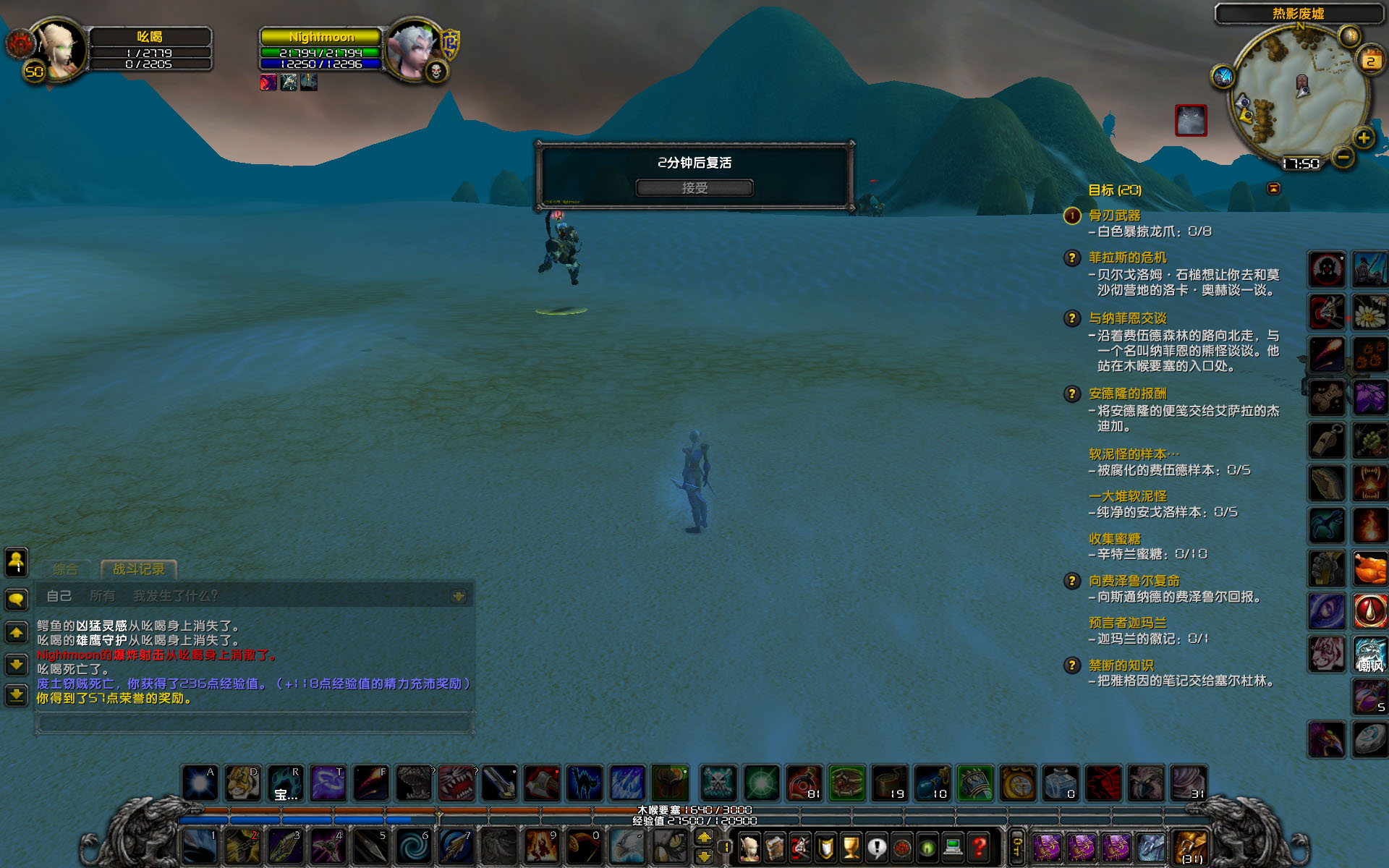Screen dimensions: 1389x868
Task: Open the chat speech bubble menu
Action: tap(17, 599)
